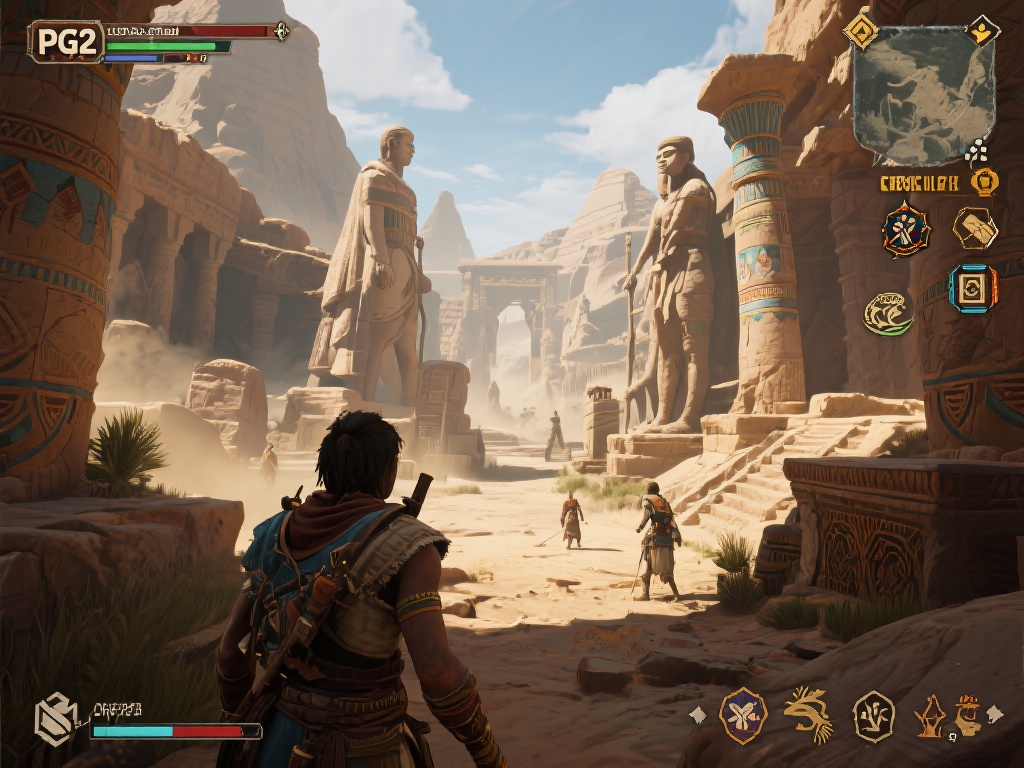This screenshot has height=768, width=1024.
Task: Click the gold trophy icon beside the yellow label
Action: (985, 182)
